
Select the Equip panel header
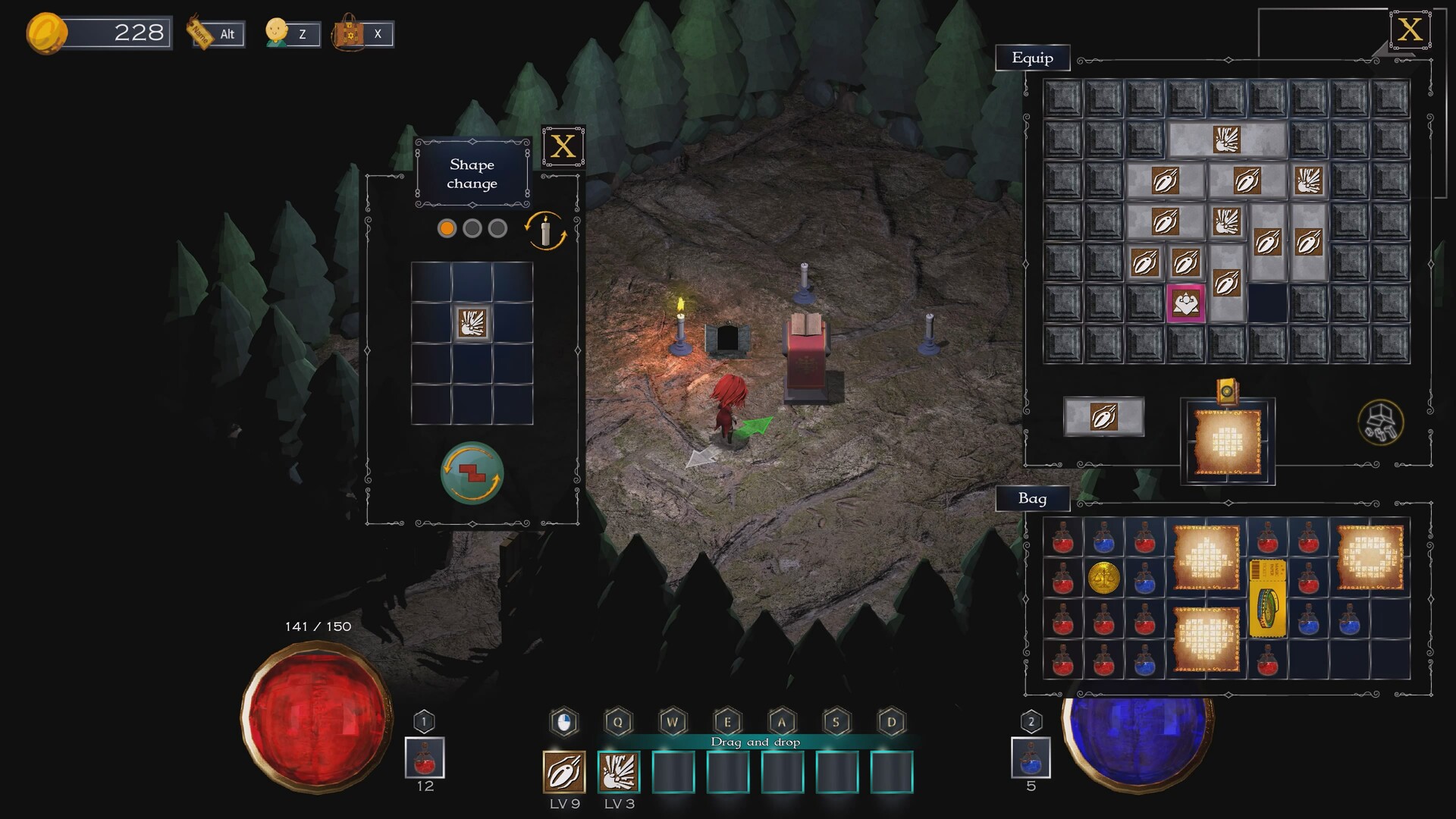[1032, 58]
